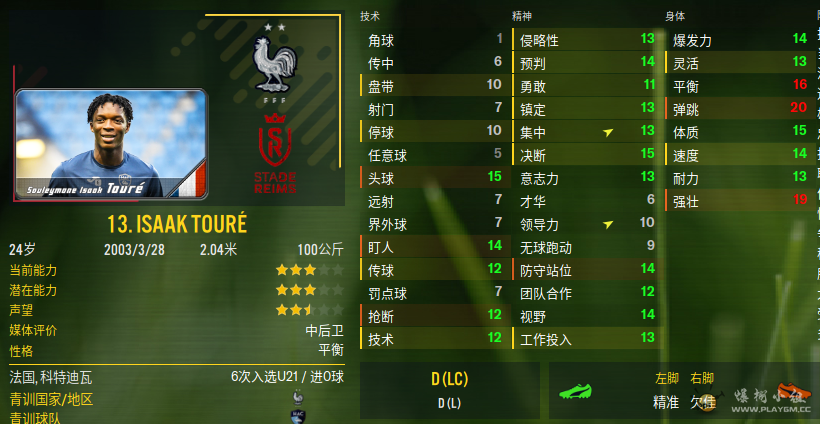
Task: Select Isaak Touré's player portrait
Action: coord(111,143)
